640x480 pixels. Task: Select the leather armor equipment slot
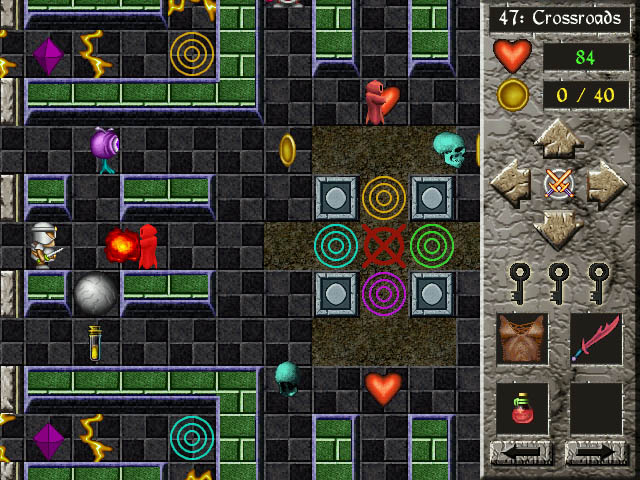[522, 338]
